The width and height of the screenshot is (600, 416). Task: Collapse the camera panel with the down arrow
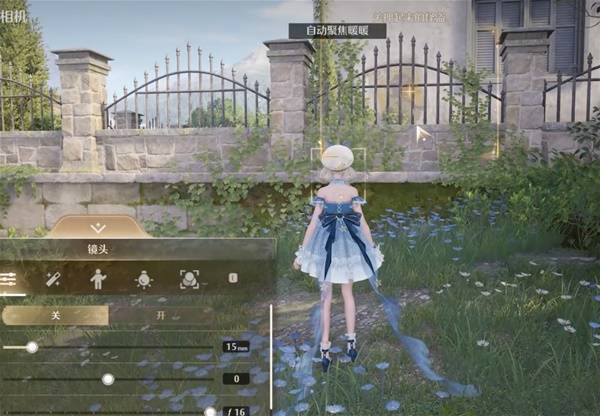pyautogui.click(x=98, y=228)
